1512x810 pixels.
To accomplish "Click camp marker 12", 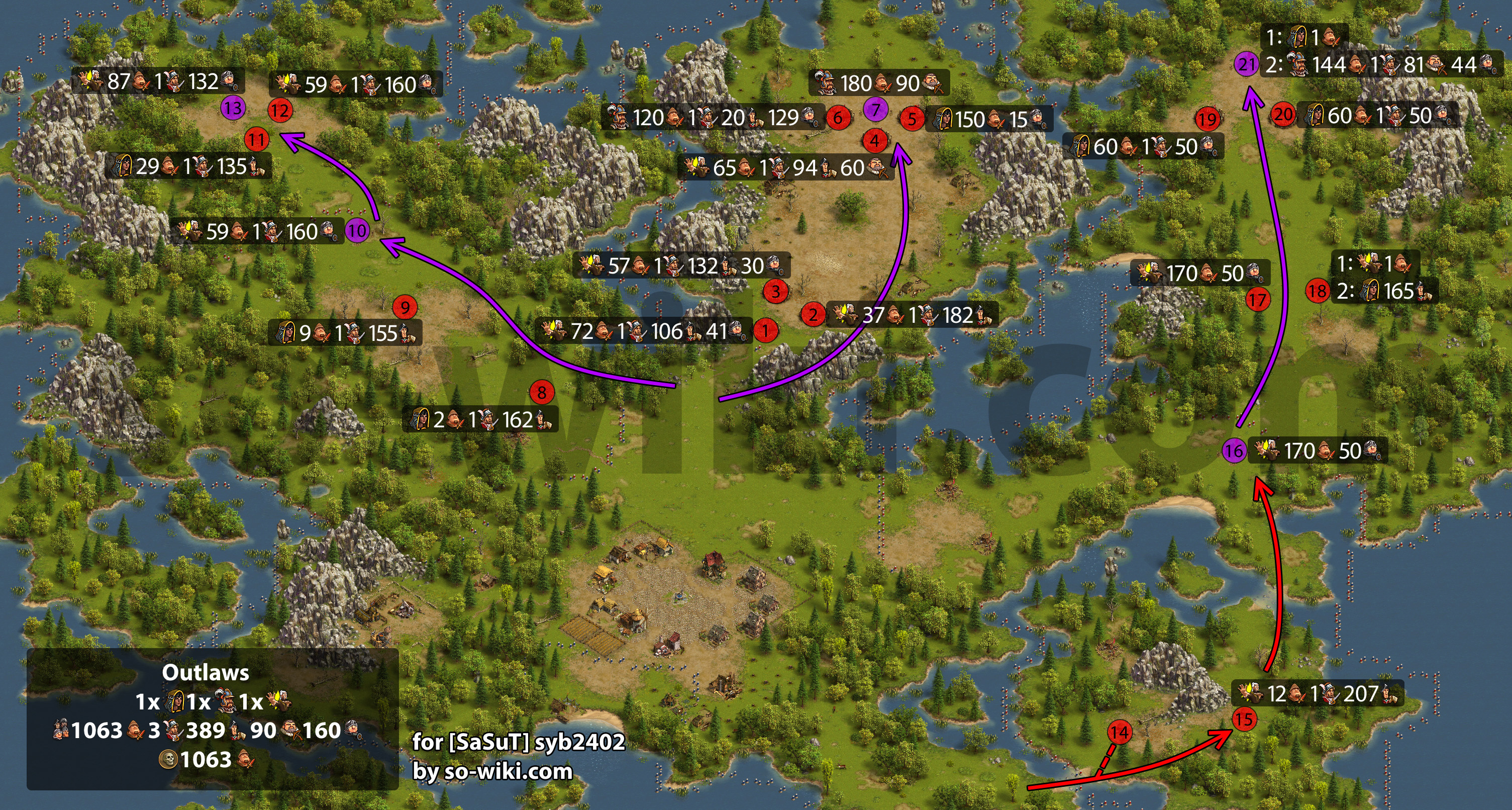I will coord(280,111).
